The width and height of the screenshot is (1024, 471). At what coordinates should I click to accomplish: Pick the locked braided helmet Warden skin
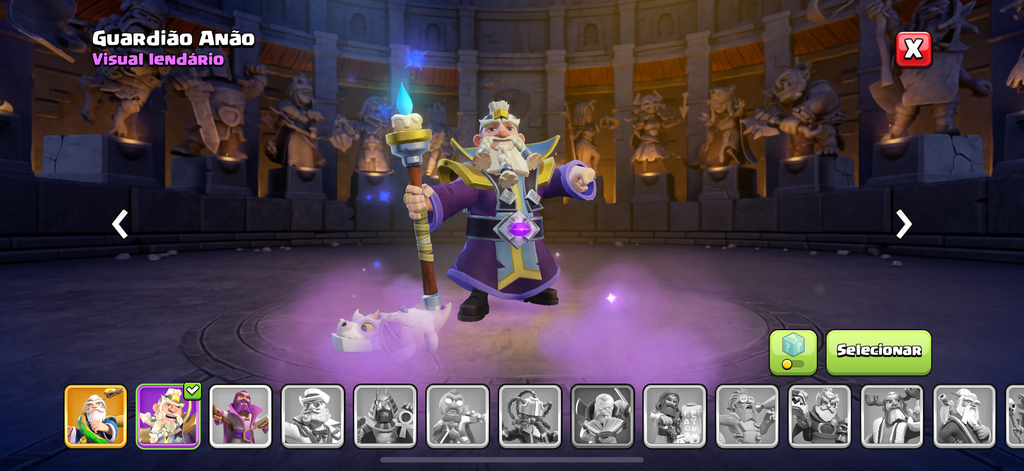coord(530,416)
